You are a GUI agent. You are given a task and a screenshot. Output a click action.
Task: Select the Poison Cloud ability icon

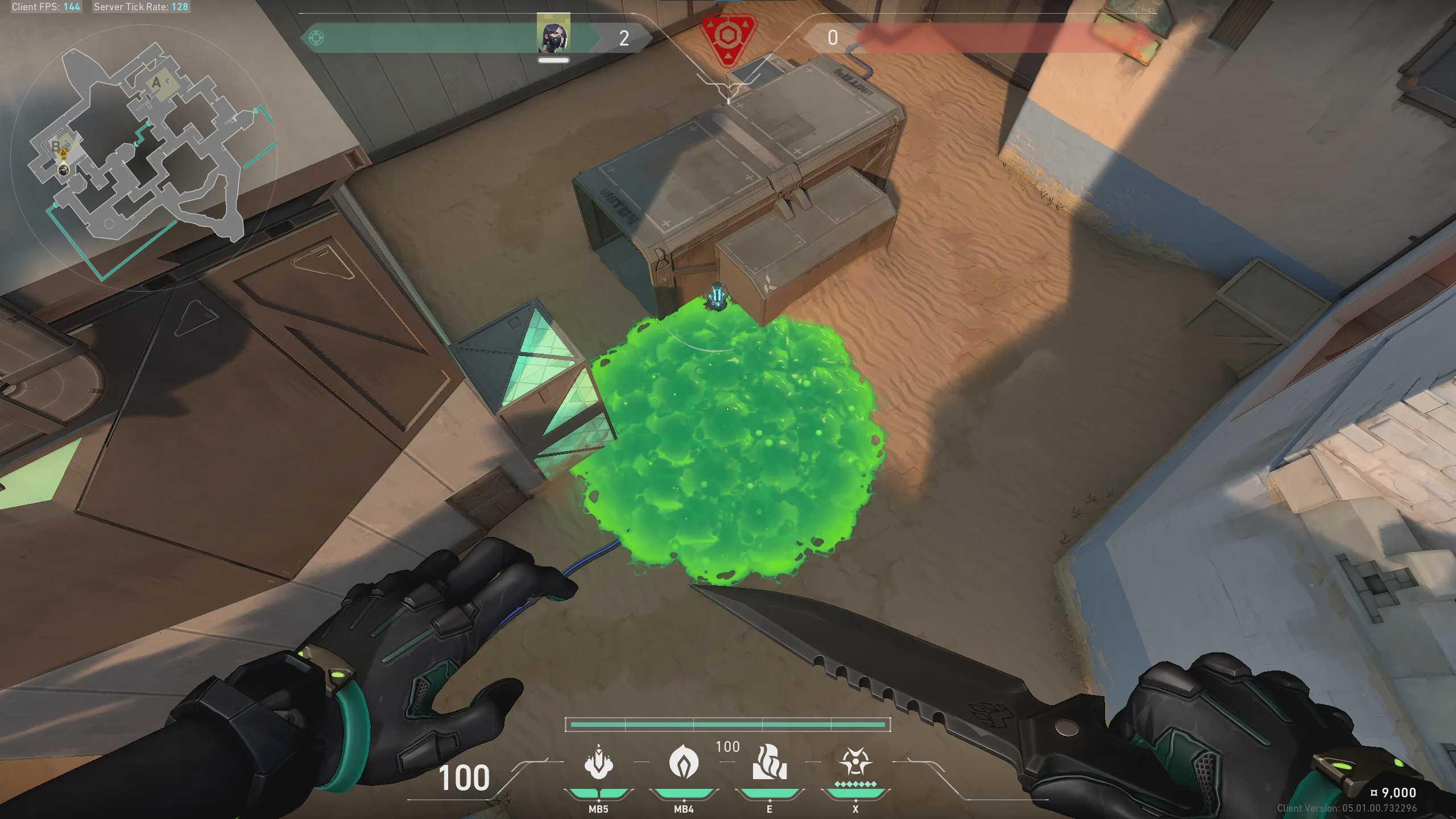(684, 762)
